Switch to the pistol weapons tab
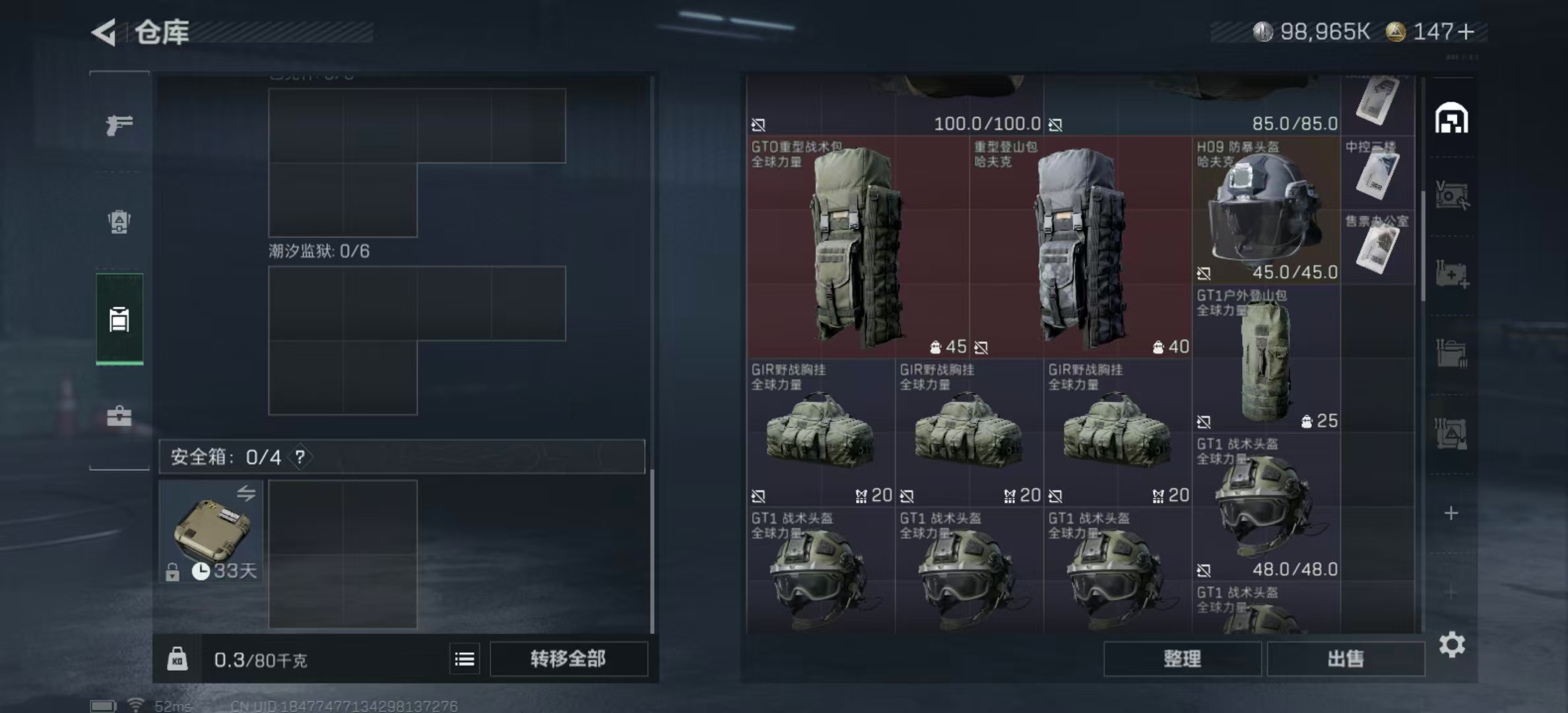The width and height of the screenshot is (1568, 713). click(x=119, y=124)
